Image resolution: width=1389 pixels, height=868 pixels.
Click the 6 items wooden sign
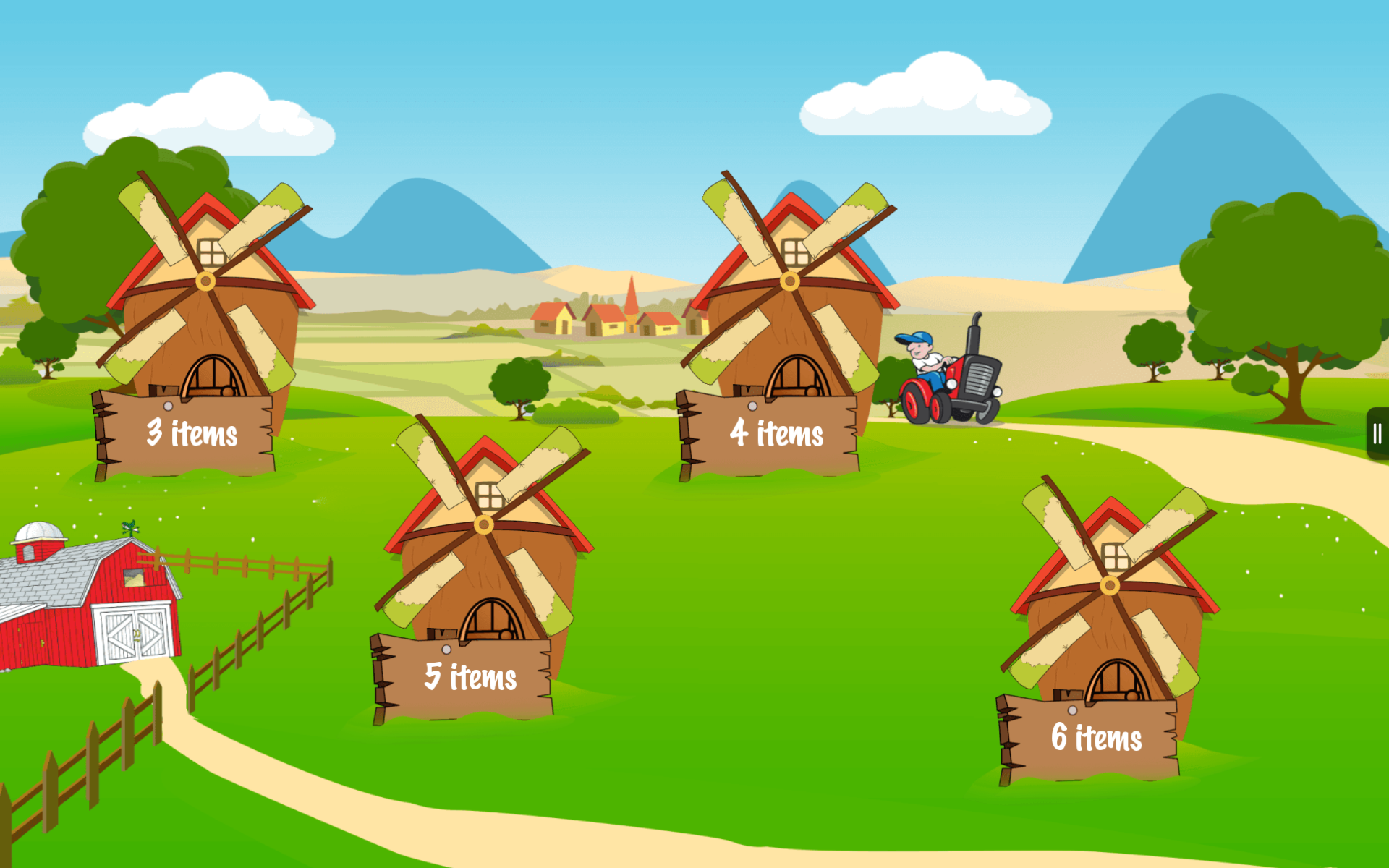click(1096, 736)
